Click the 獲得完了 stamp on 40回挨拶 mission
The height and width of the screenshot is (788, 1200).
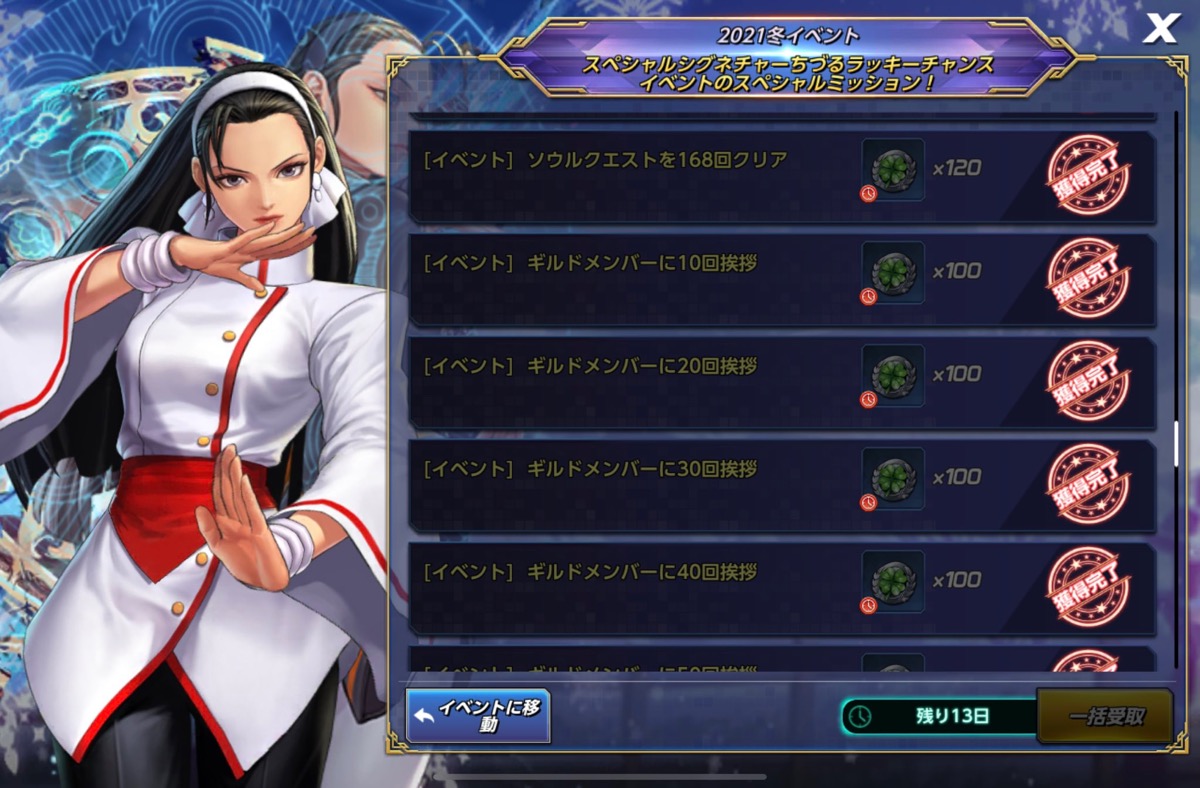click(x=1088, y=587)
